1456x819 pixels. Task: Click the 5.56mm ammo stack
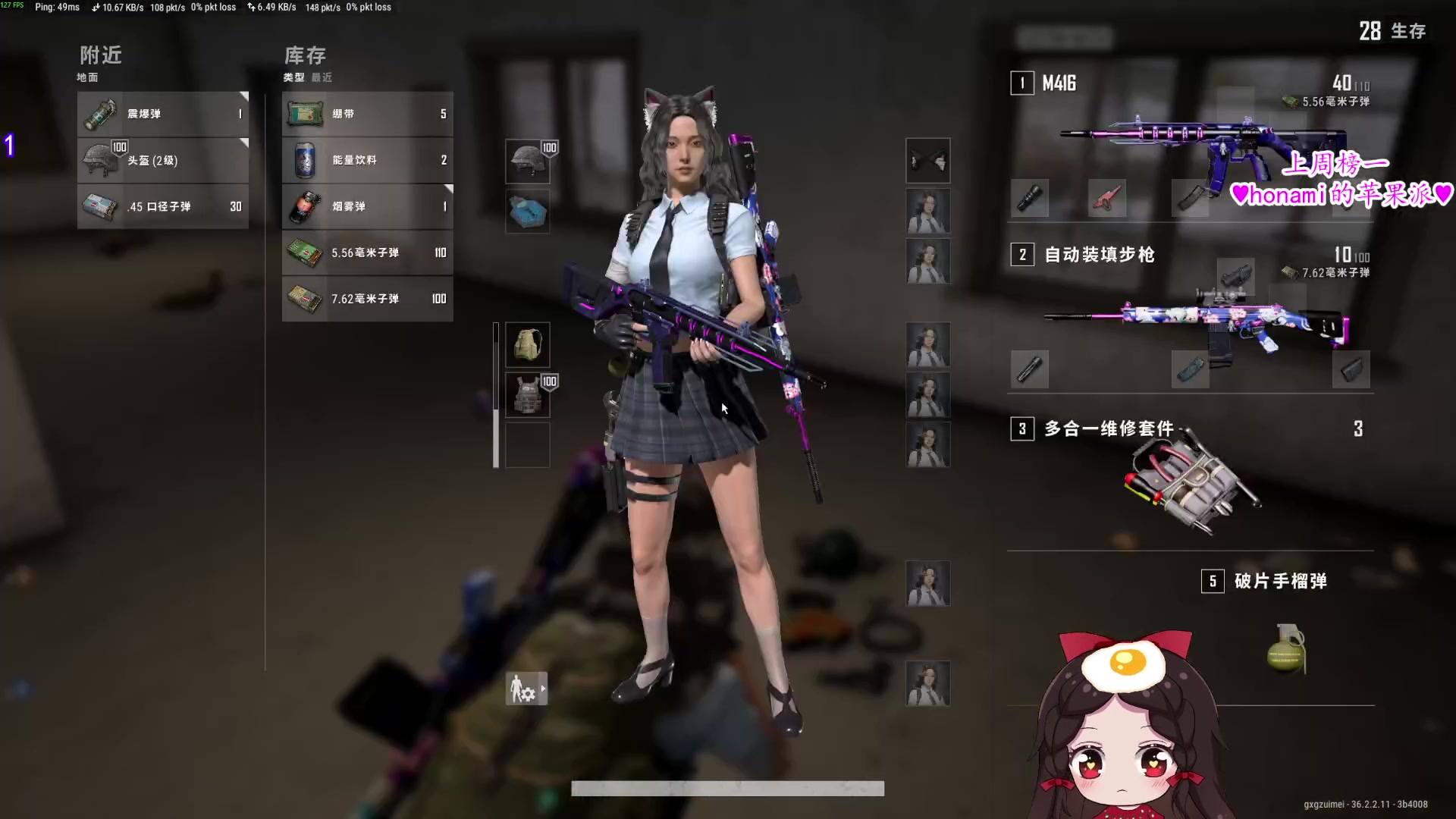[x=368, y=253]
